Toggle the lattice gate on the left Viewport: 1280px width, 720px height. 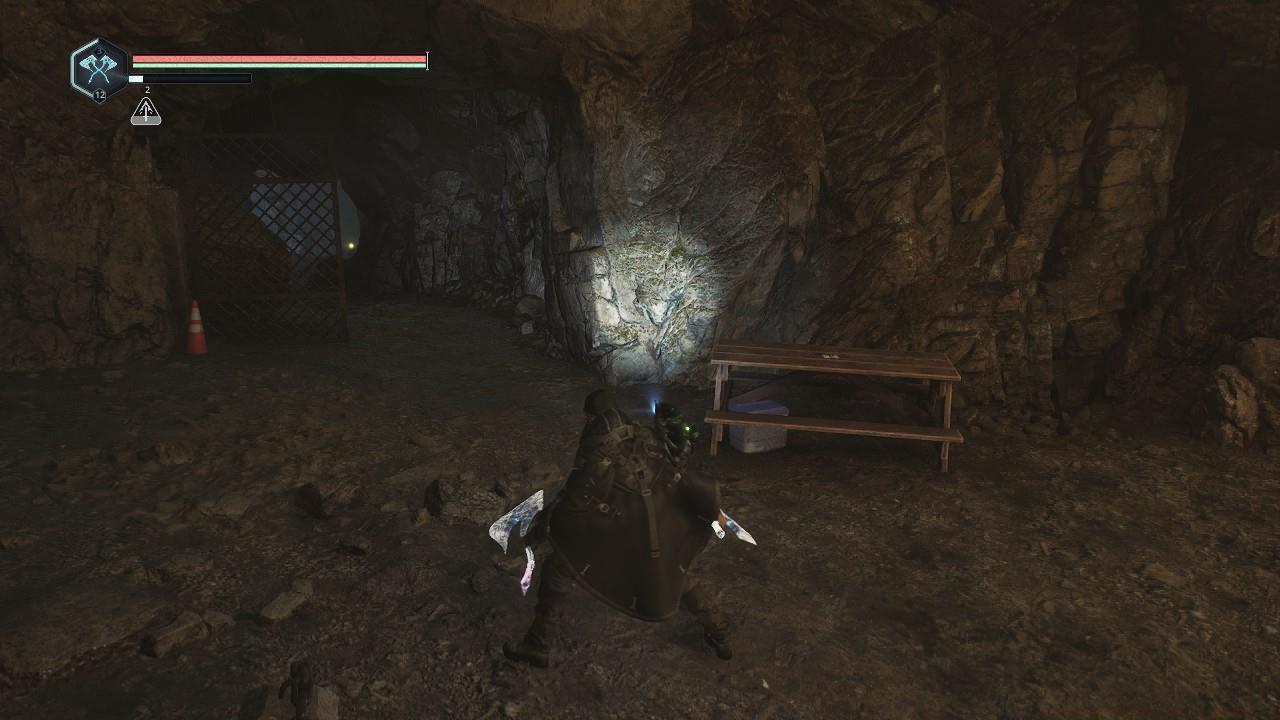tap(278, 230)
